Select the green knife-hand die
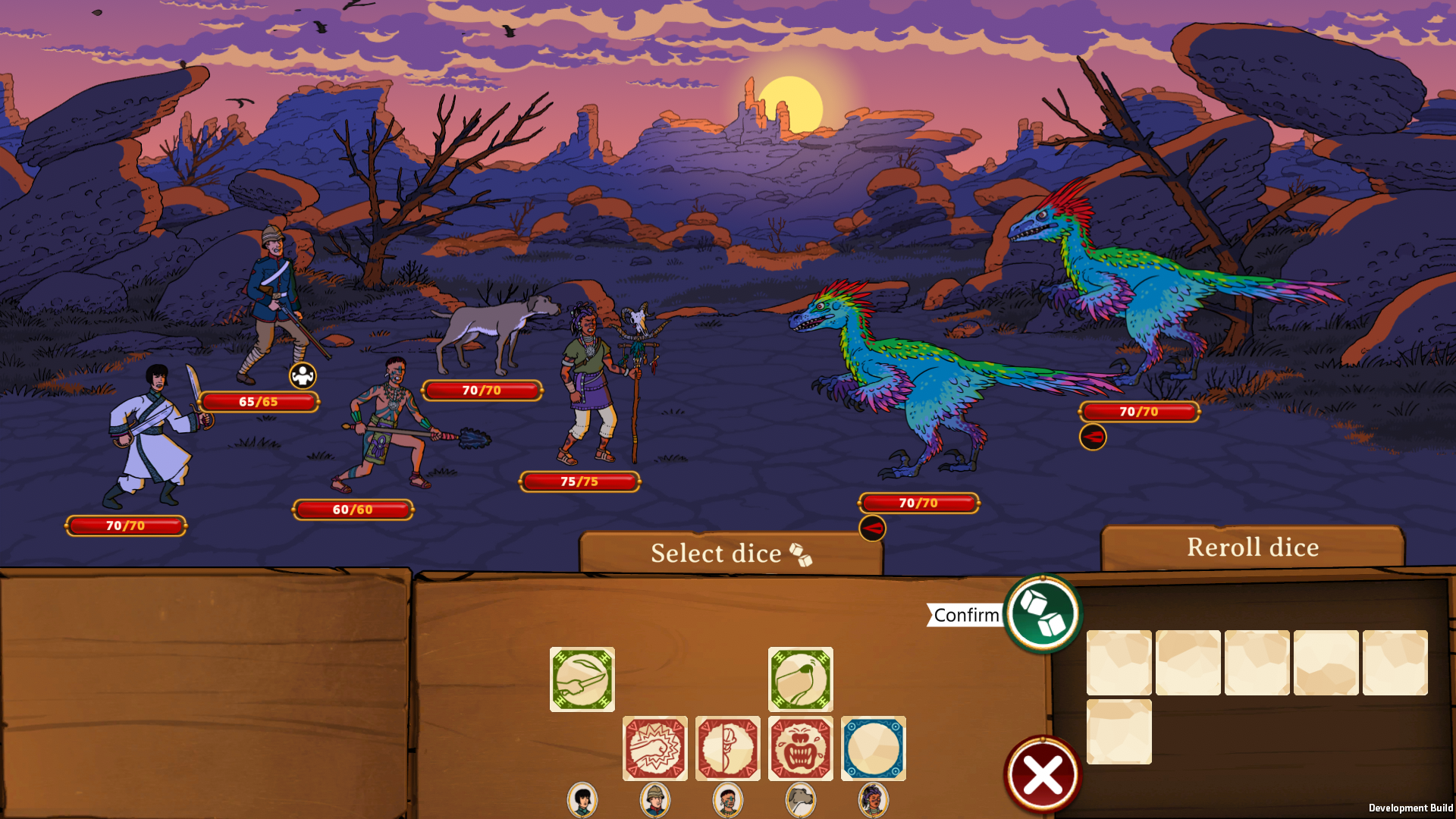 coord(582,679)
